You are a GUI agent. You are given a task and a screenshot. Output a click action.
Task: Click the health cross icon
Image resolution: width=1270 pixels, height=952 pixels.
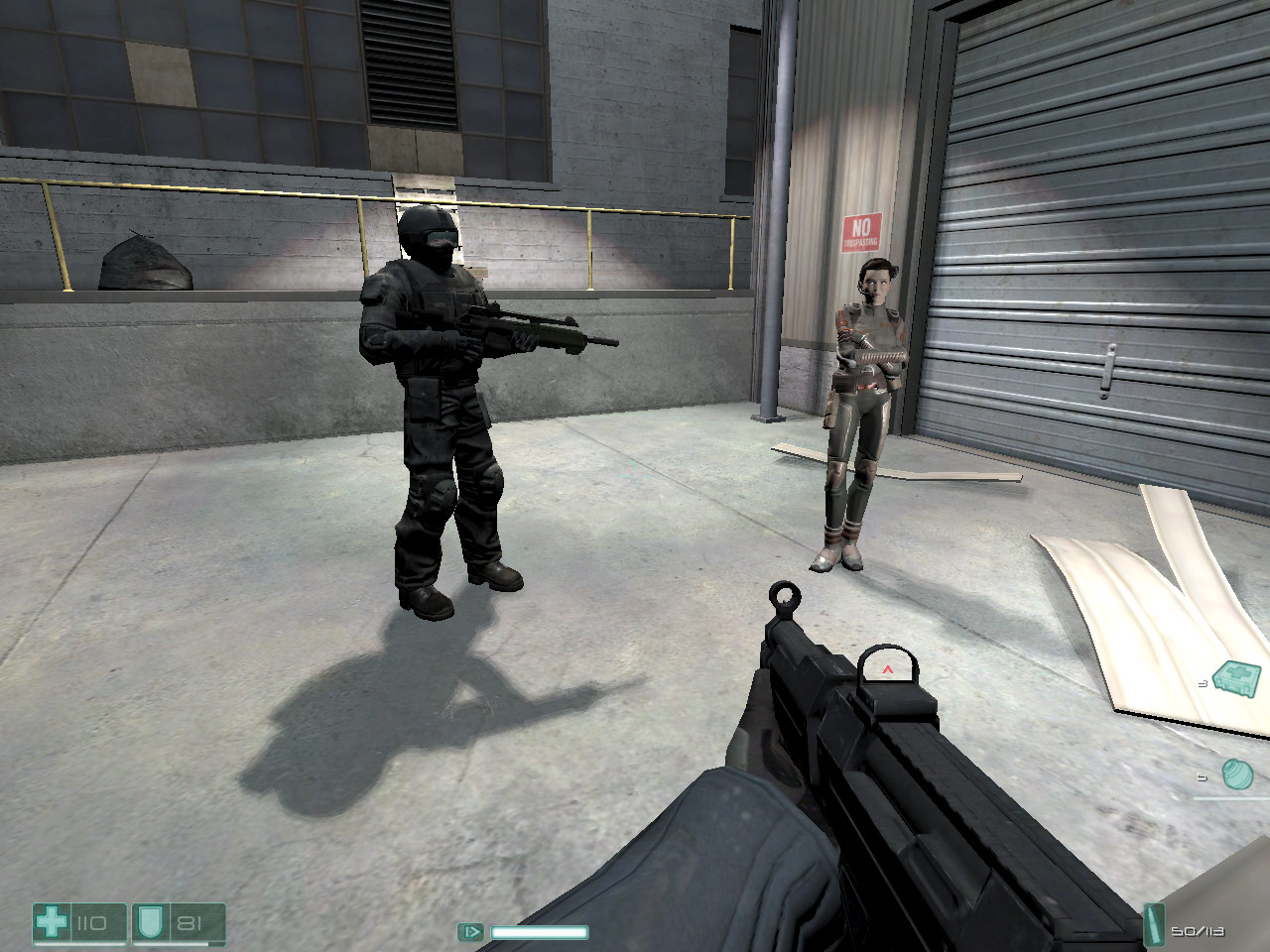(52, 923)
